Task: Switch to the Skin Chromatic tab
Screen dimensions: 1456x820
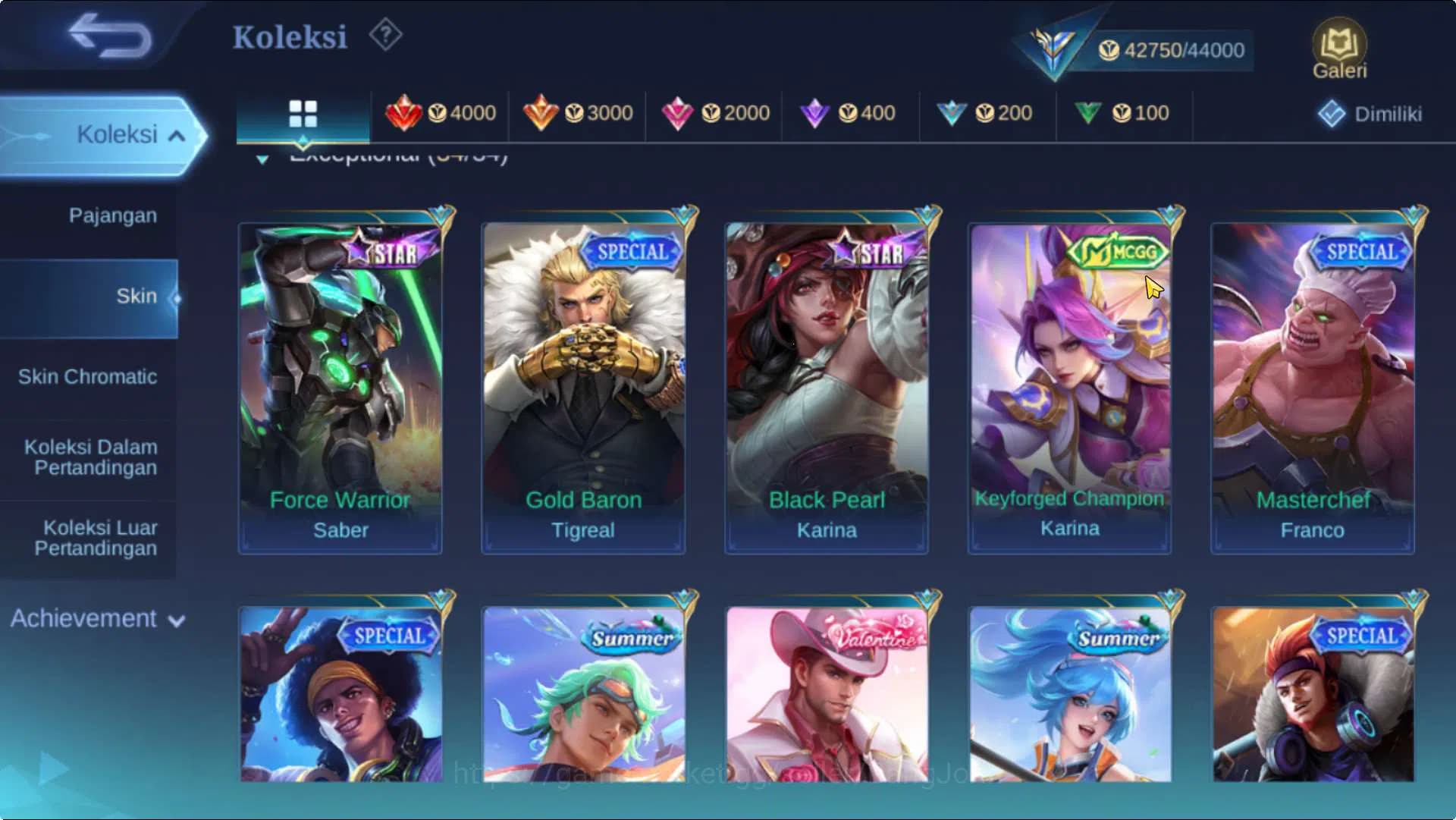Action: 89,376
